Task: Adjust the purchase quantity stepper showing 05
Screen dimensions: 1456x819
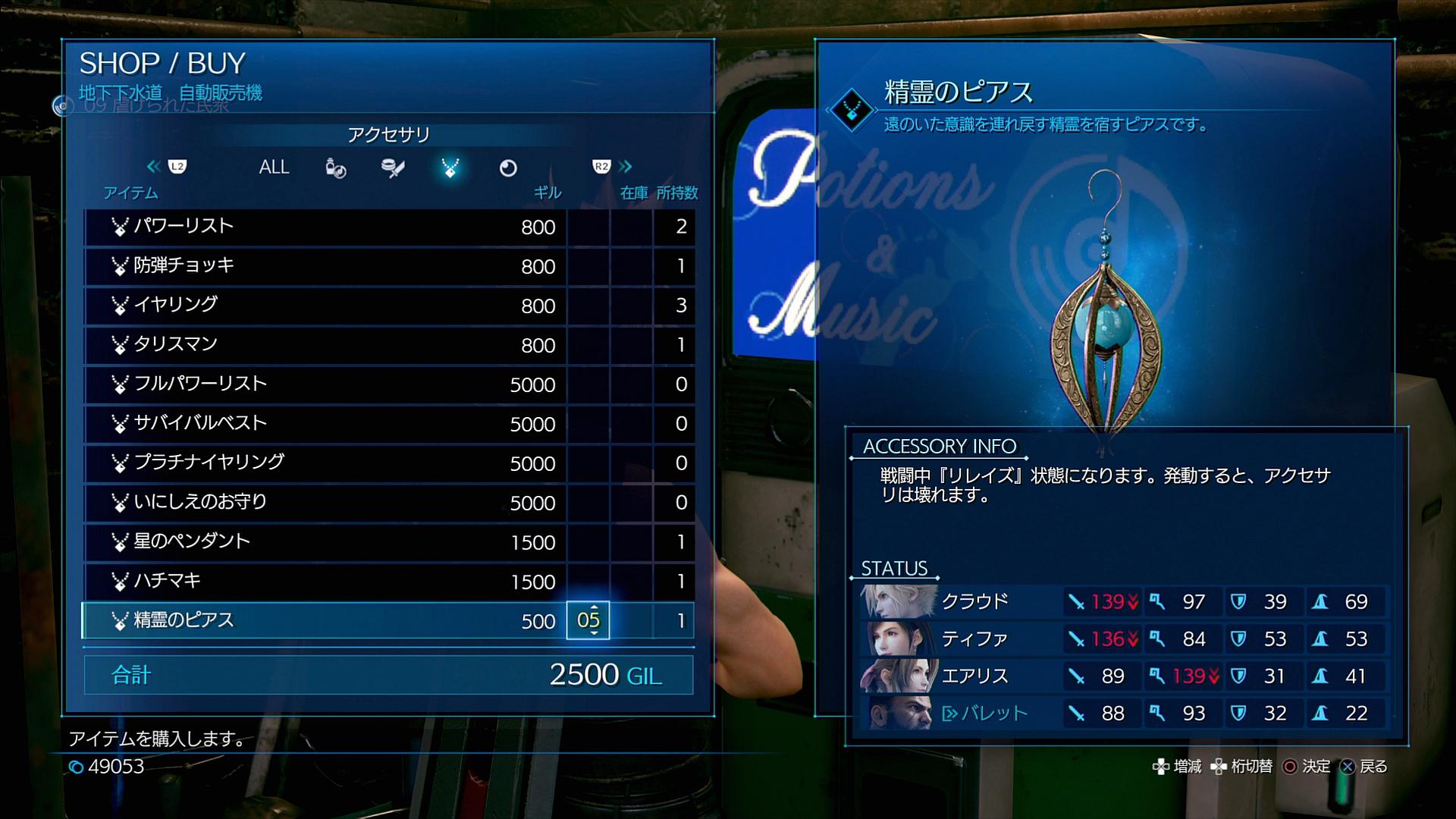Action: 588,620
